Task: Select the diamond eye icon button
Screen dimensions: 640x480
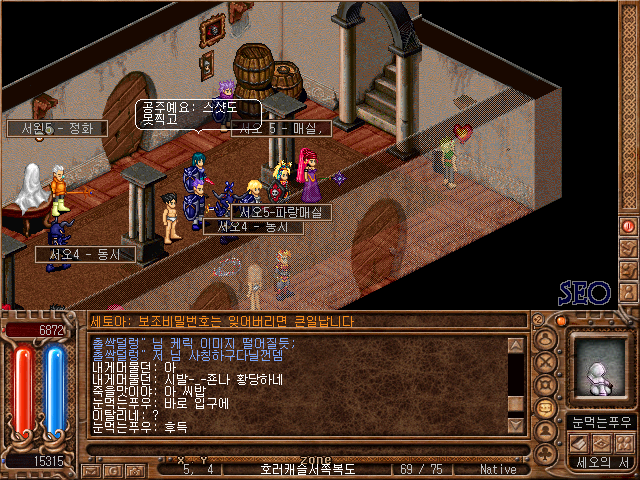Action: [600, 442]
